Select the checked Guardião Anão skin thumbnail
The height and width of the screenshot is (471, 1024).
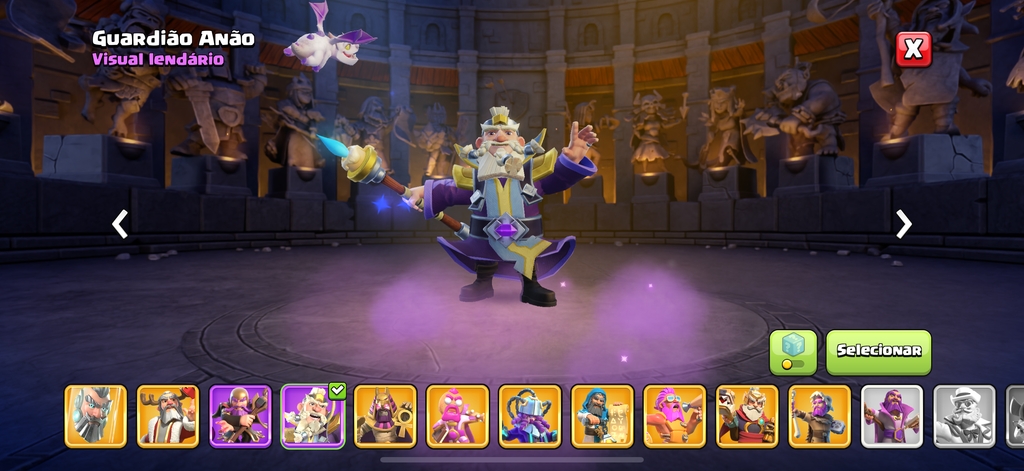[x=313, y=416]
